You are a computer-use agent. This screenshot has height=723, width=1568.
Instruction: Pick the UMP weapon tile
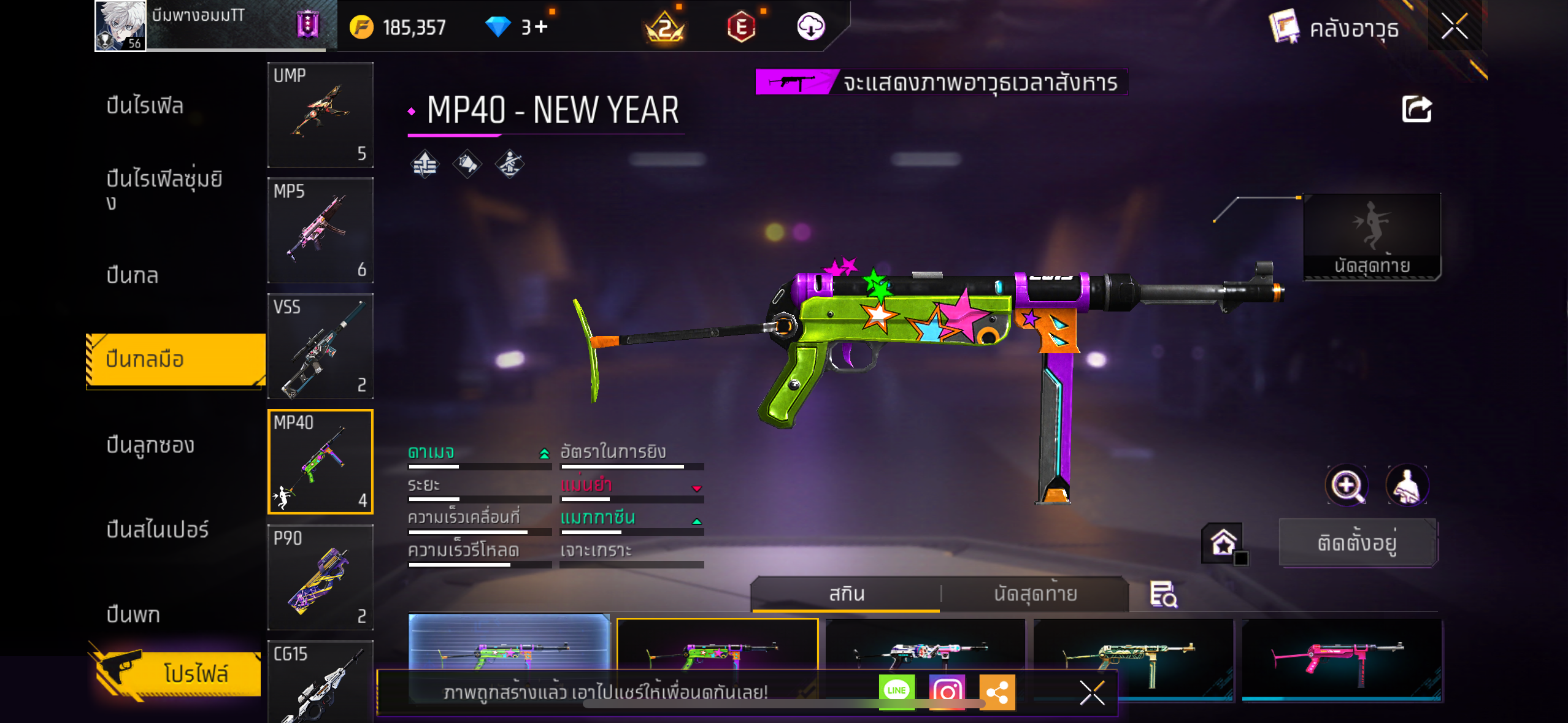coord(320,115)
